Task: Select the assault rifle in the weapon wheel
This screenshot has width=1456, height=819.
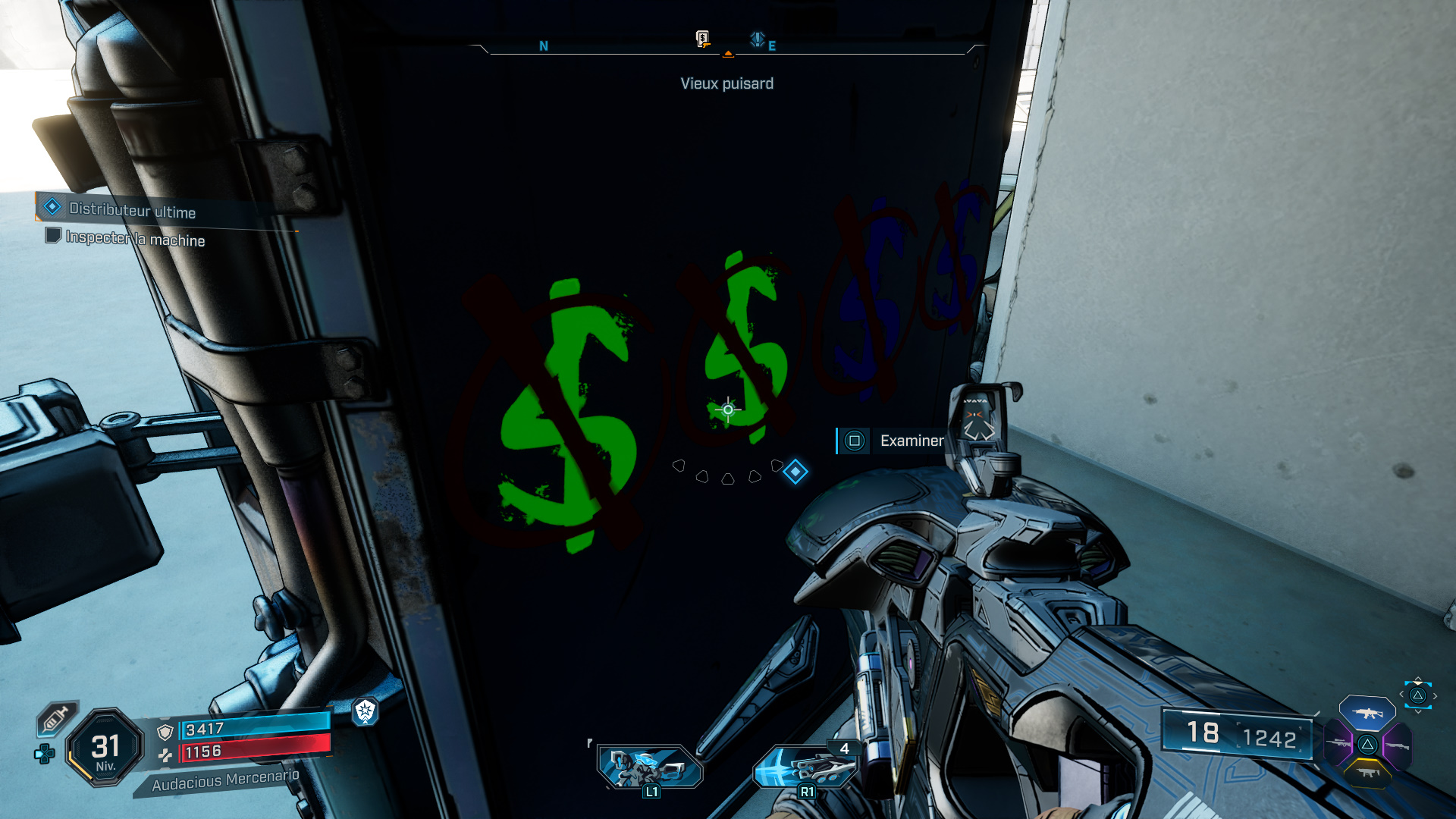Action: (1367, 714)
